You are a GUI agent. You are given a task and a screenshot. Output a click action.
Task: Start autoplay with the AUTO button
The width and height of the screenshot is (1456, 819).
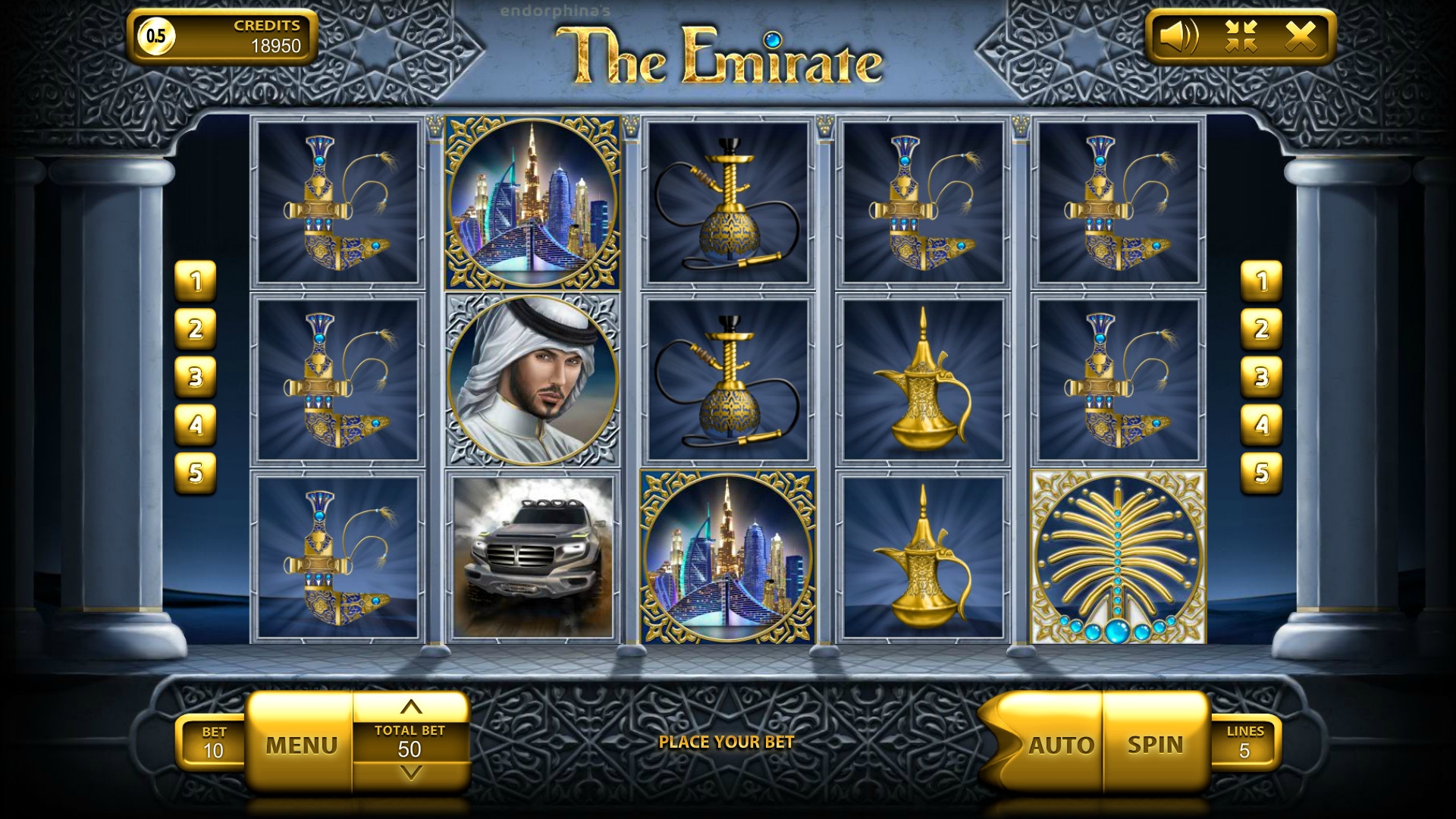(x=1060, y=745)
